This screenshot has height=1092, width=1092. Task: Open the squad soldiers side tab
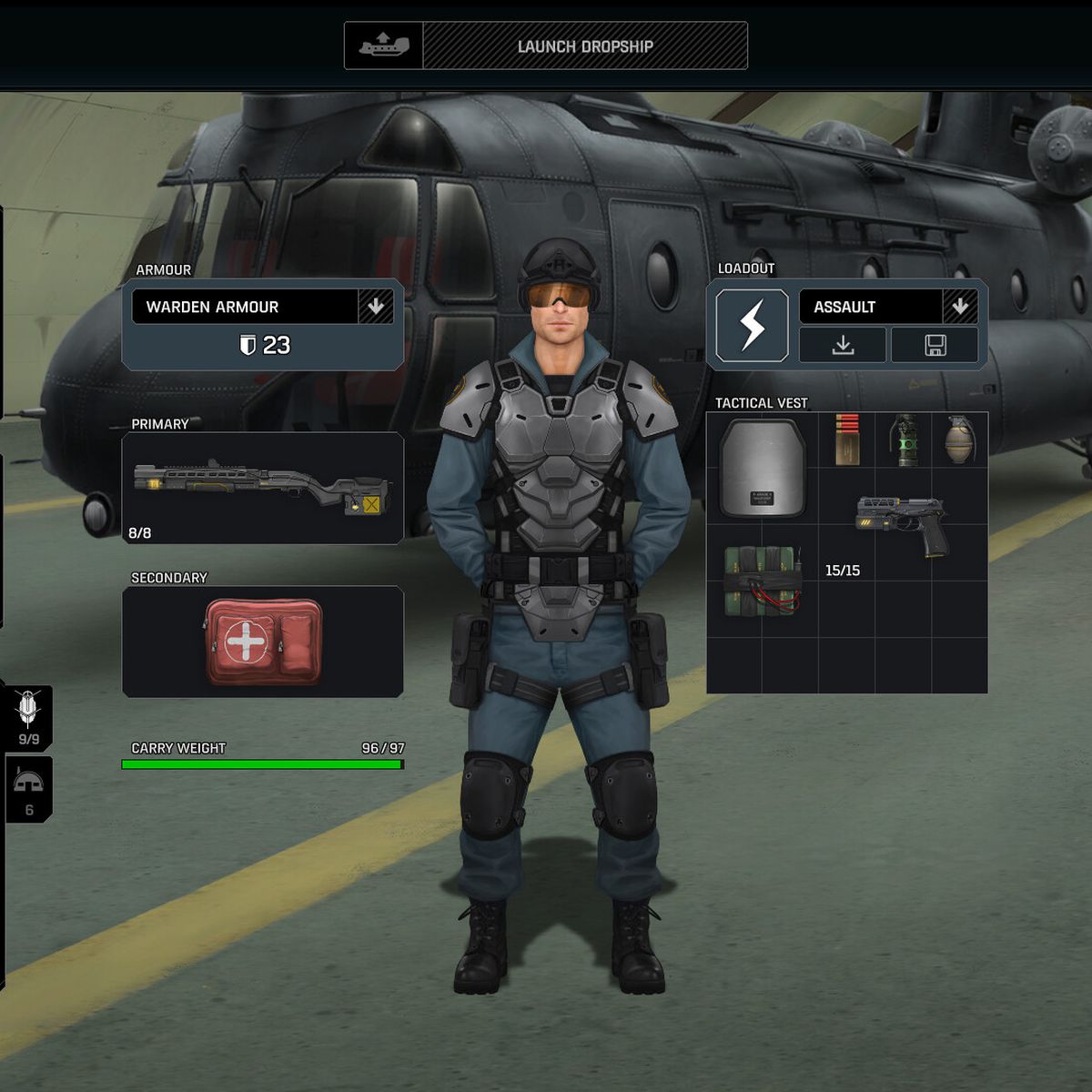28,717
